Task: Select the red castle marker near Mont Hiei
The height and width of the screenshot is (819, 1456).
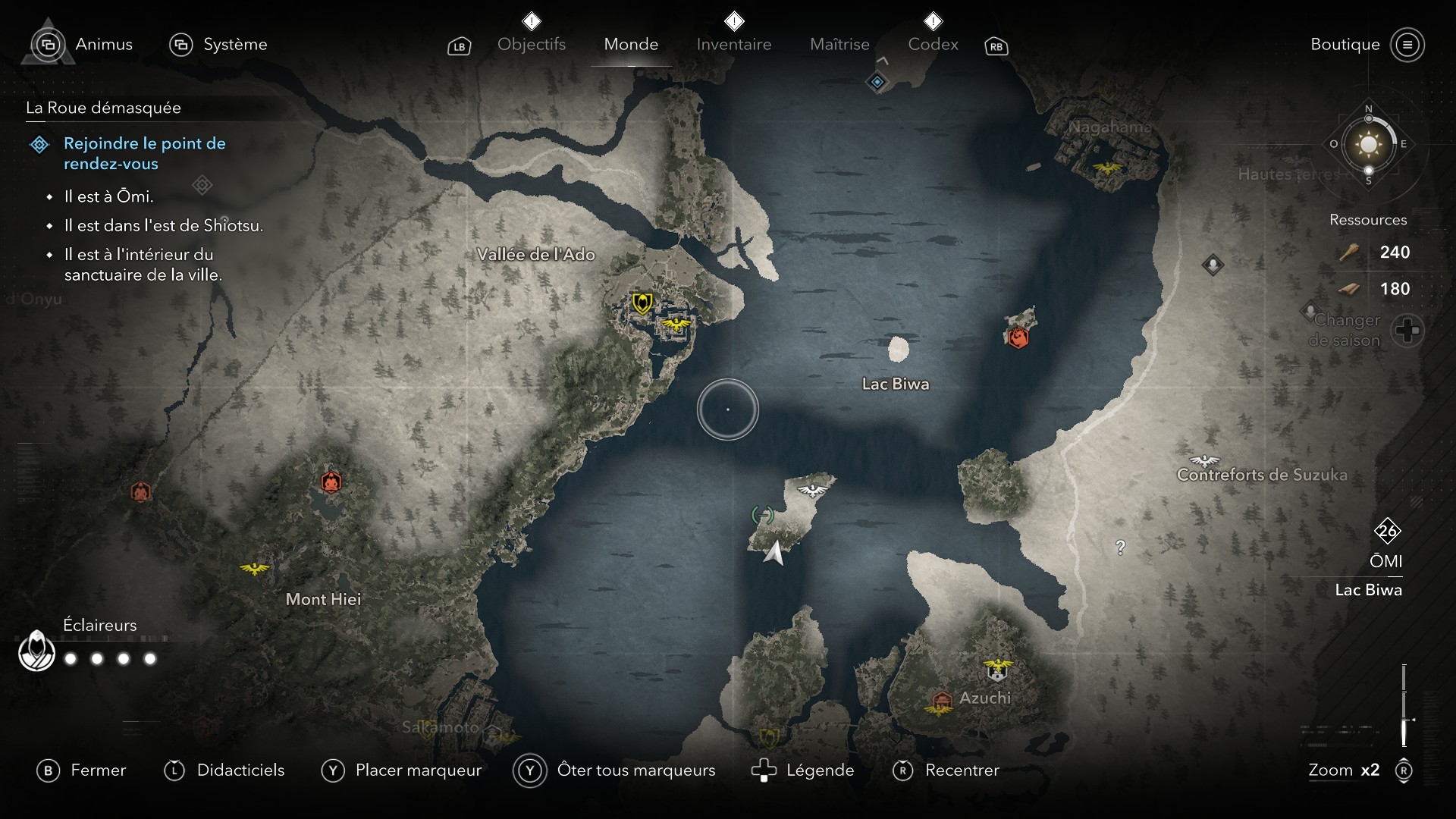Action: pyautogui.click(x=331, y=482)
